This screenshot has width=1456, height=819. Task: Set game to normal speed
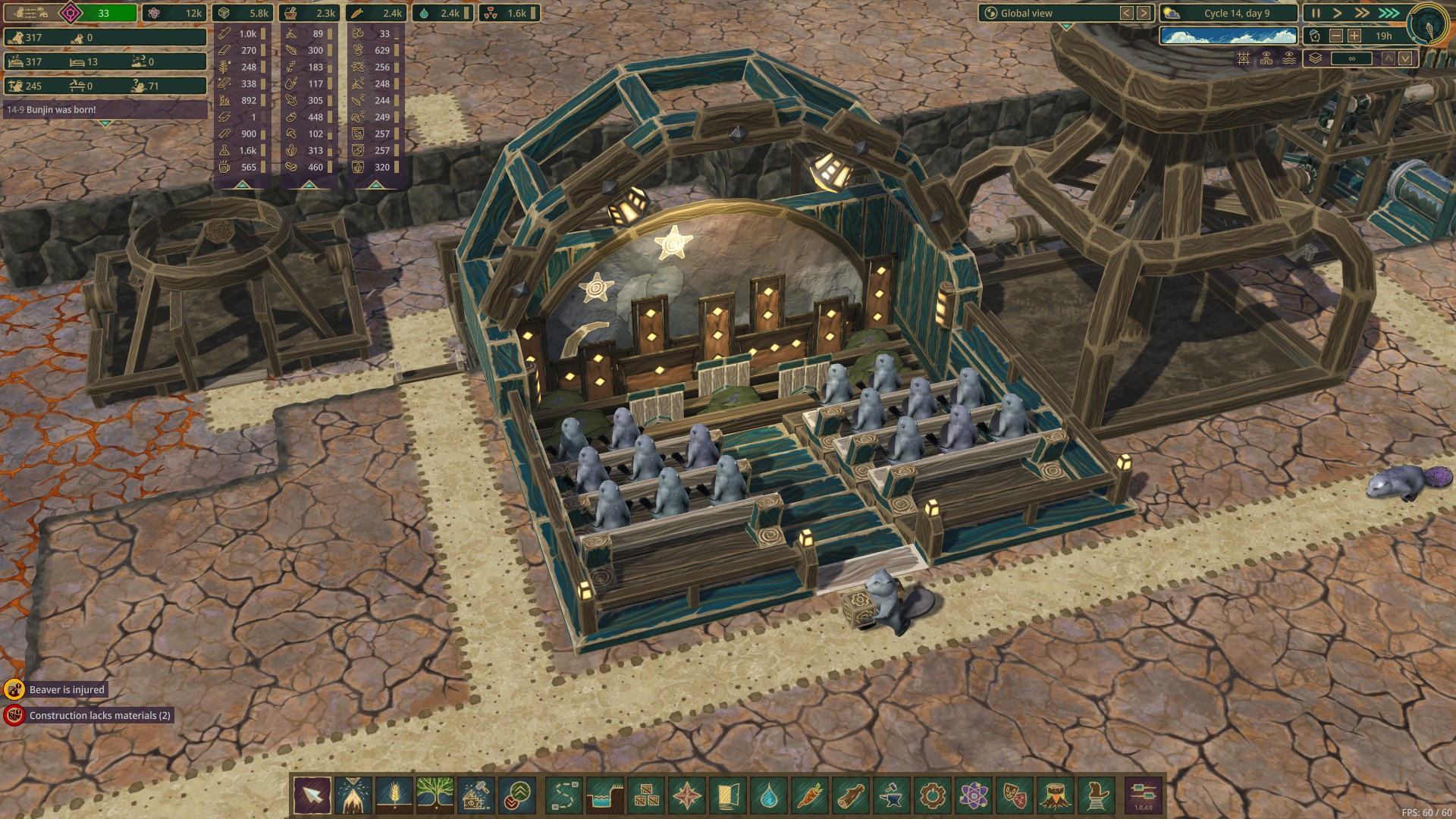(1338, 13)
